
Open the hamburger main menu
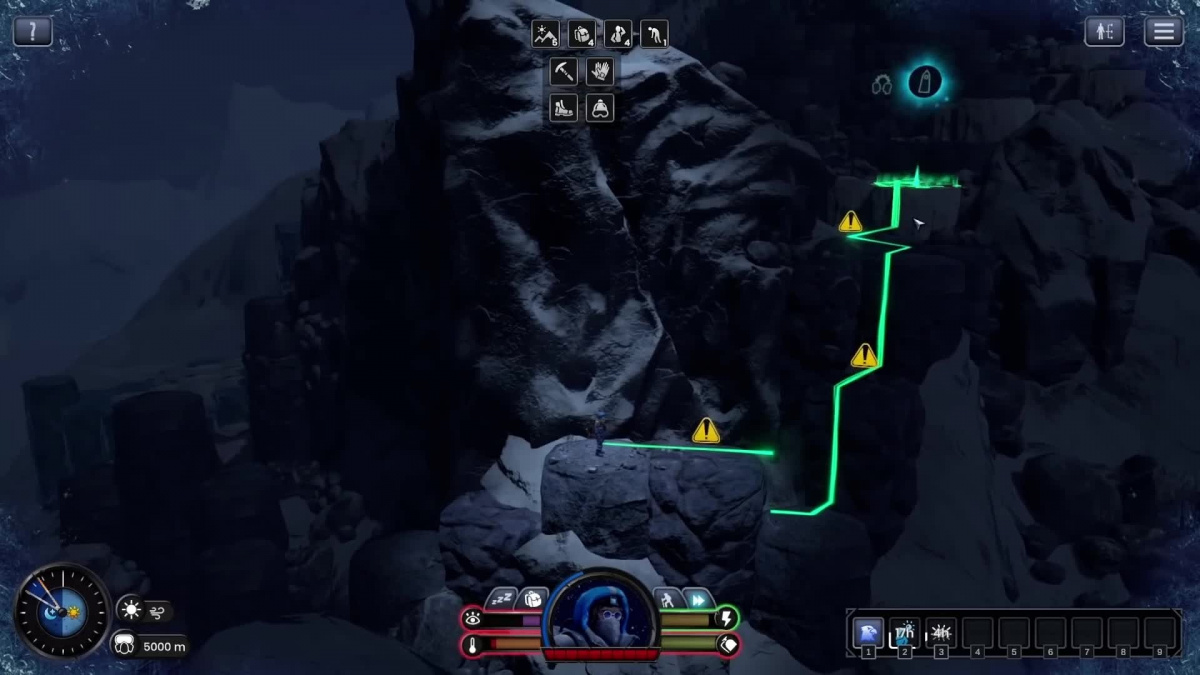click(x=1163, y=31)
